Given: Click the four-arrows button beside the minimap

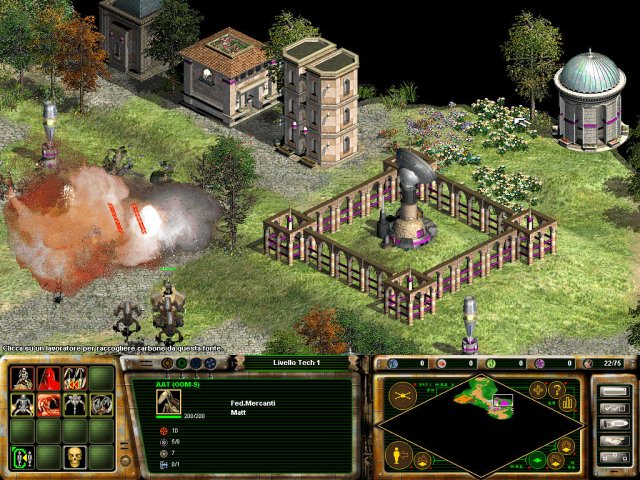Looking at the screenshot, I should [x=539, y=389].
